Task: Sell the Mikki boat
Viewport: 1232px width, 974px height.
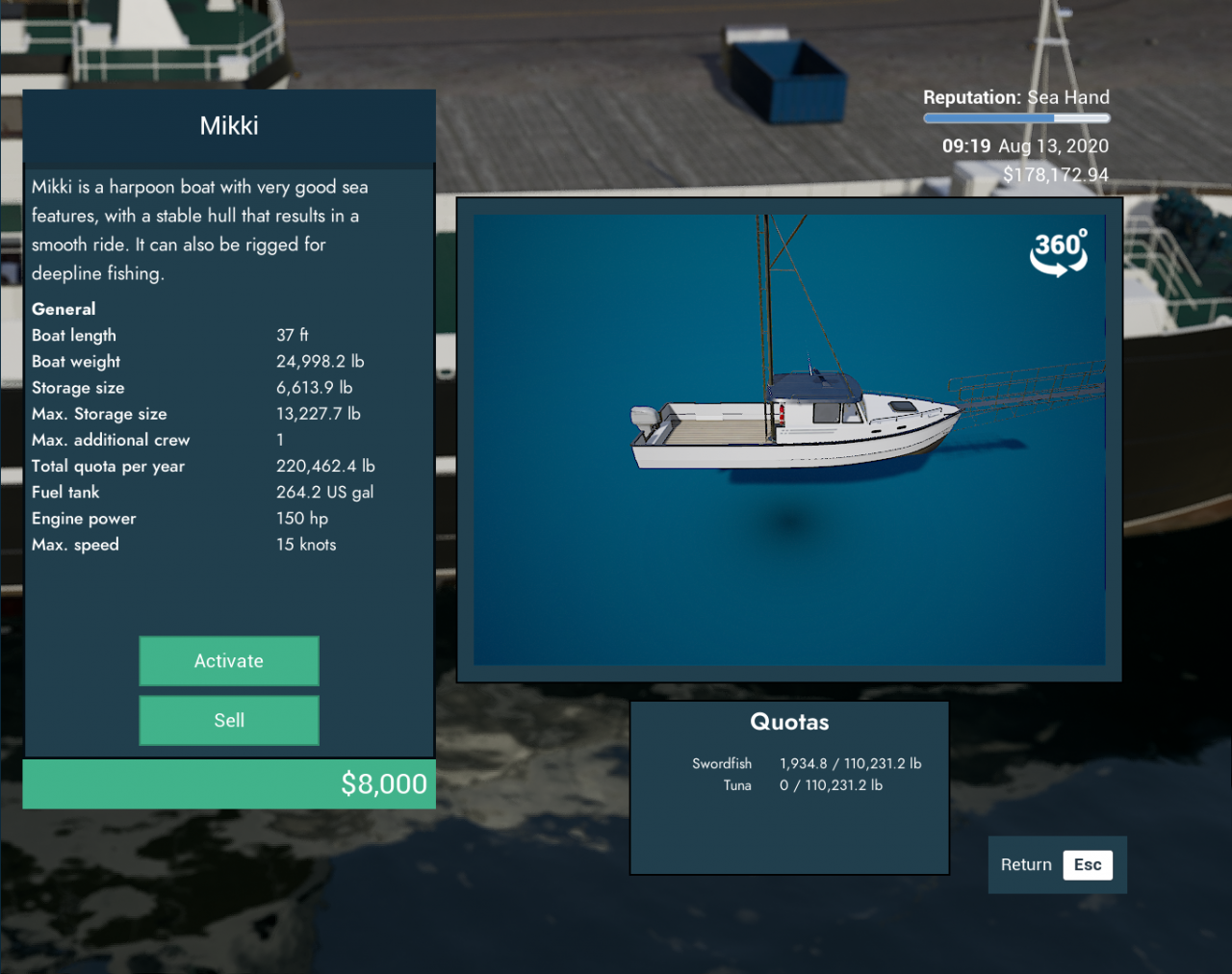Action: (229, 721)
